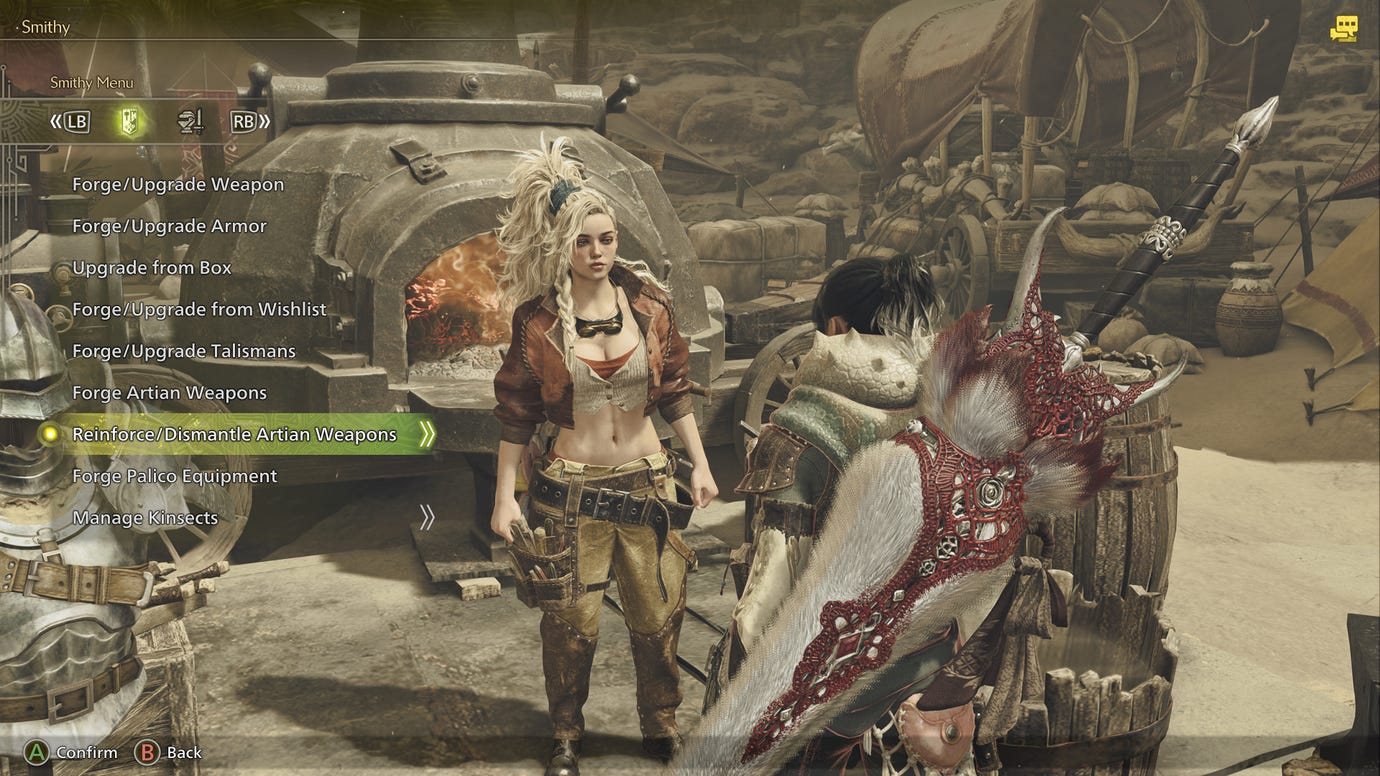This screenshot has height=776, width=1380.
Task: Open Upgrade from Box
Action: click(151, 267)
